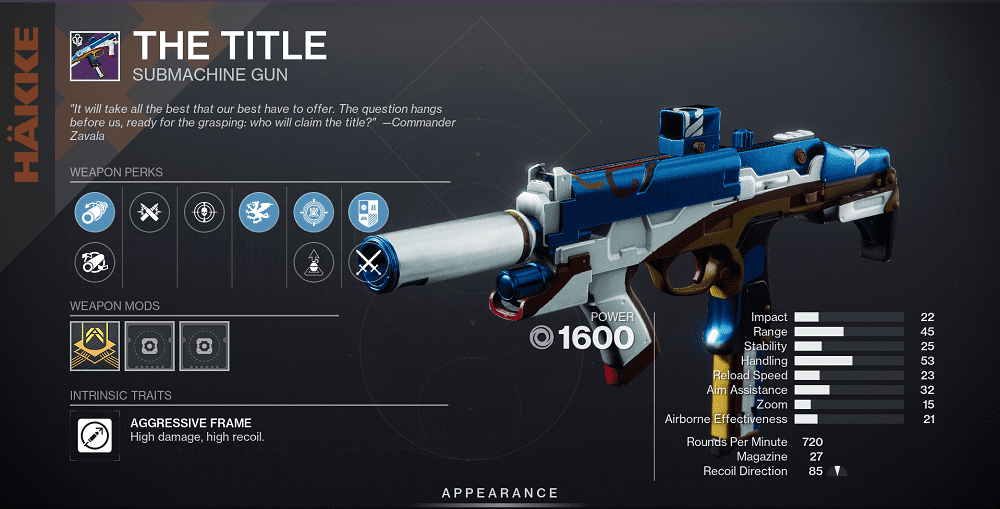Viewport: 1000px width, 509px height.
Task: Pick the blue shield crest perk
Action: (367, 211)
